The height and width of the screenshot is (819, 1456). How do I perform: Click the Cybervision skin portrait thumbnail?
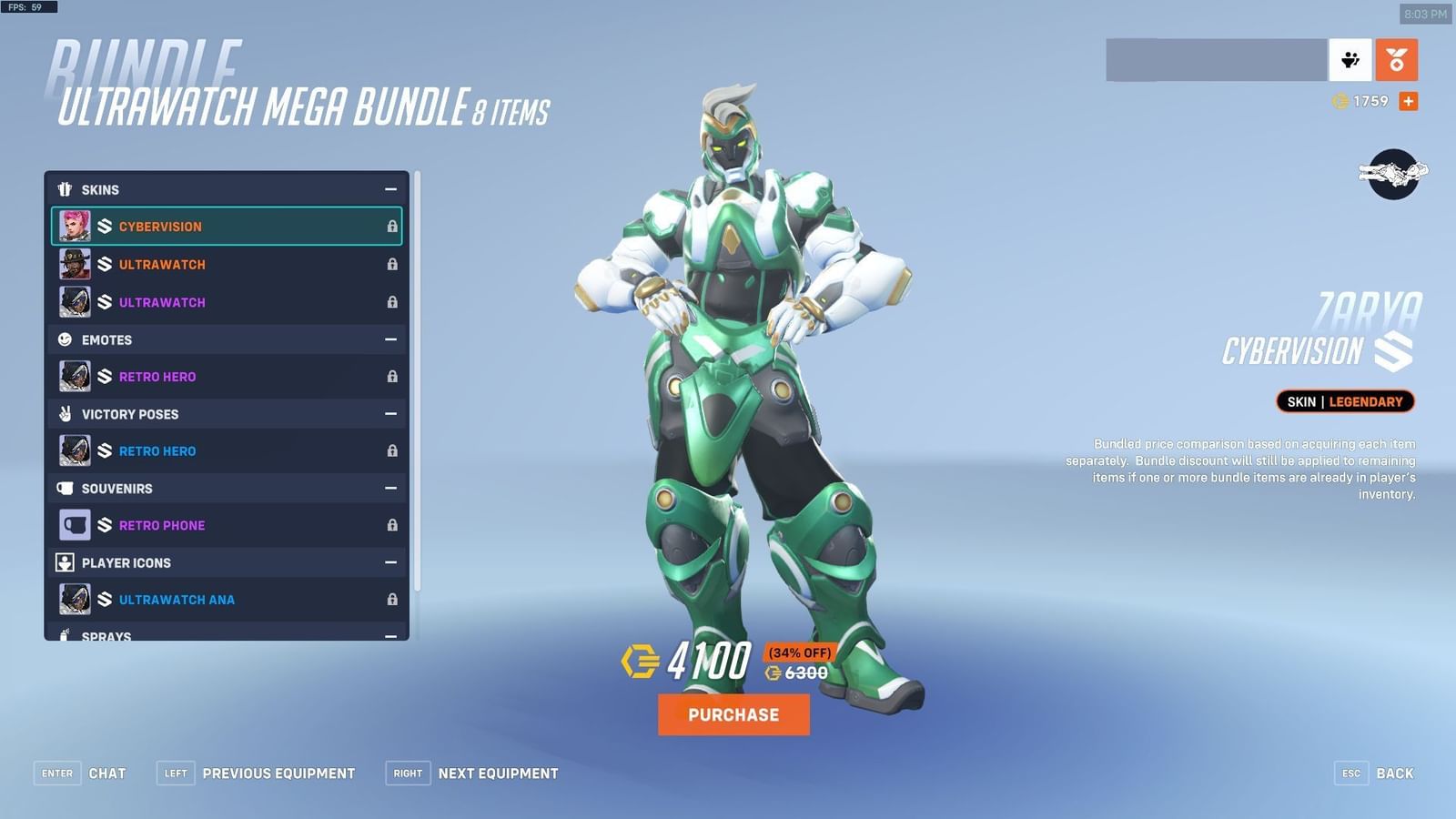(x=75, y=227)
